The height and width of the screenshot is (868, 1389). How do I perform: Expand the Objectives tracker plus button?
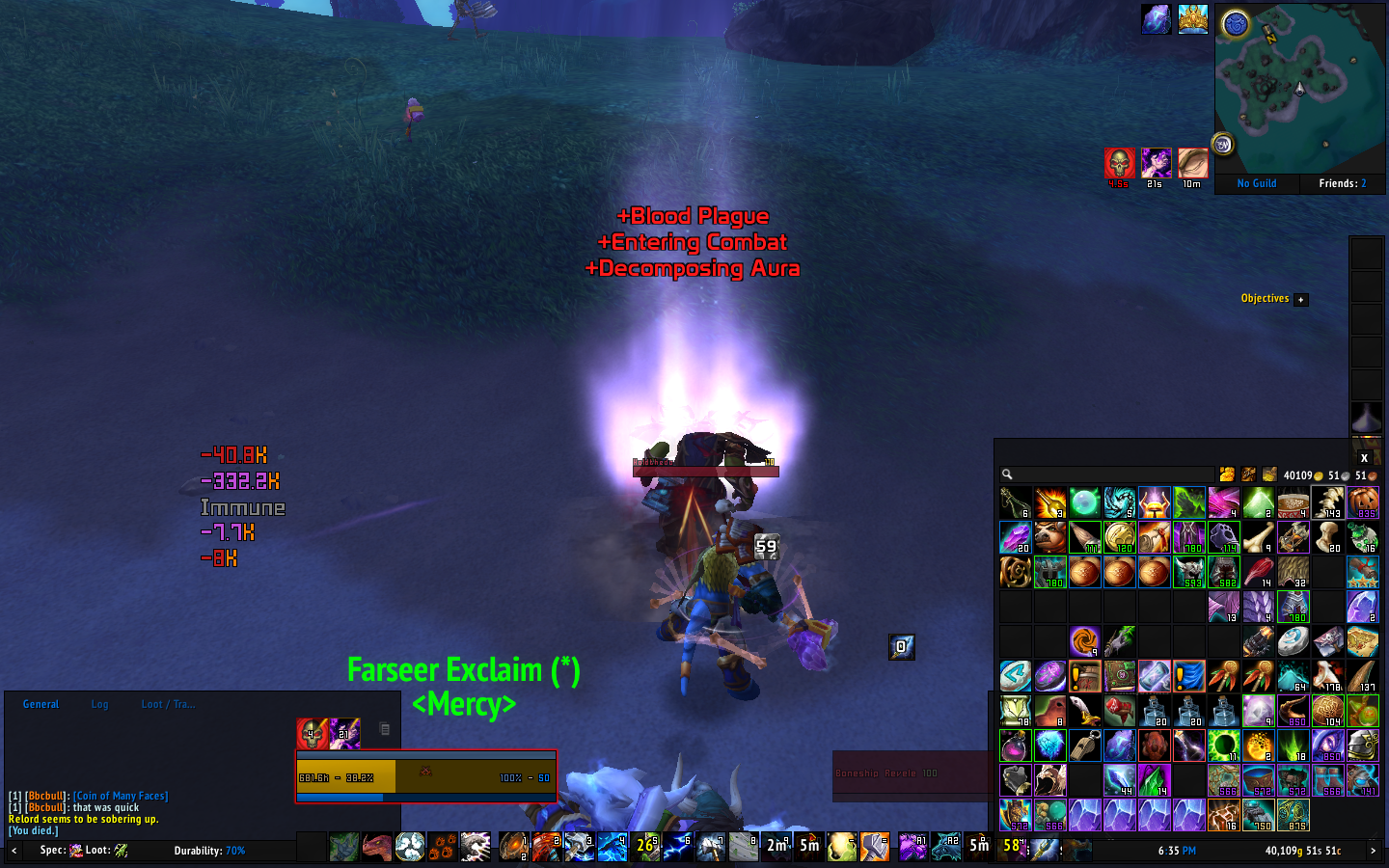coord(1301,300)
